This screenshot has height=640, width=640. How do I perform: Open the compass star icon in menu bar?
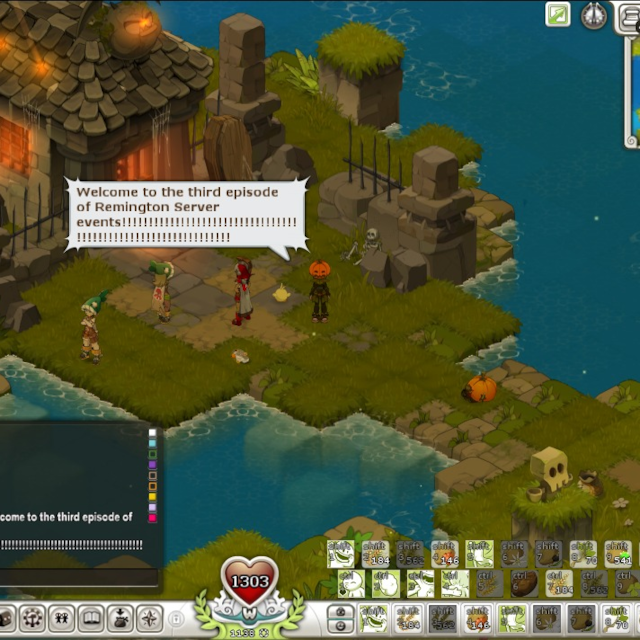149,618
